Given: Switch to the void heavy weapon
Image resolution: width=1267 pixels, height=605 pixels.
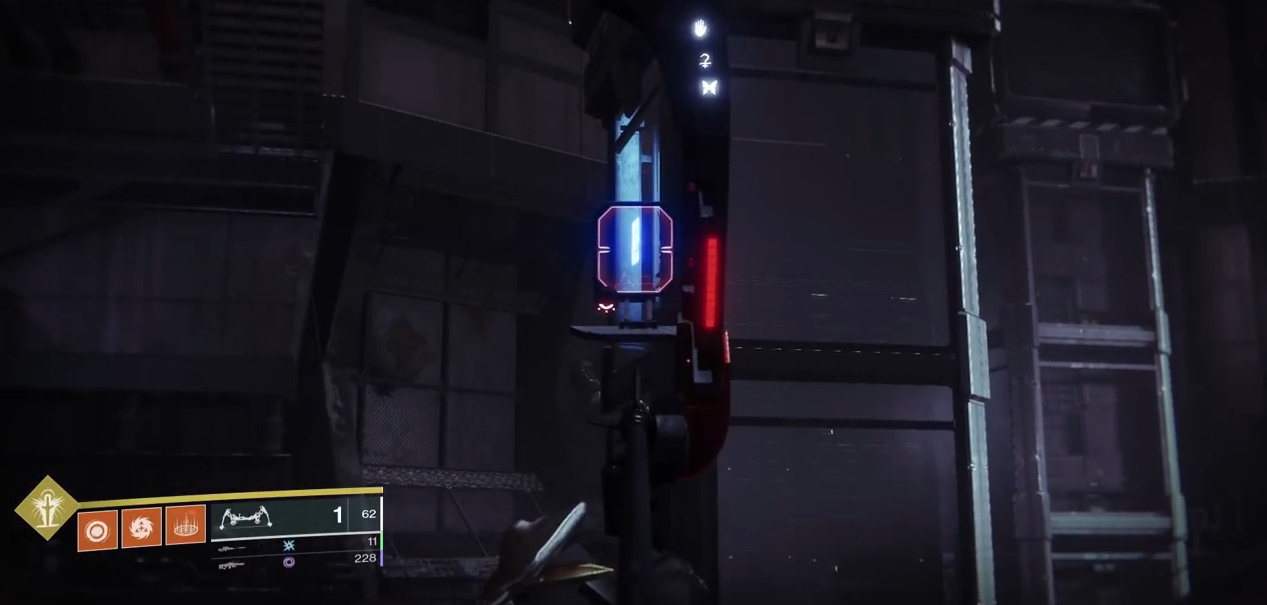Looking at the screenshot, I should [x=290, y=562].
